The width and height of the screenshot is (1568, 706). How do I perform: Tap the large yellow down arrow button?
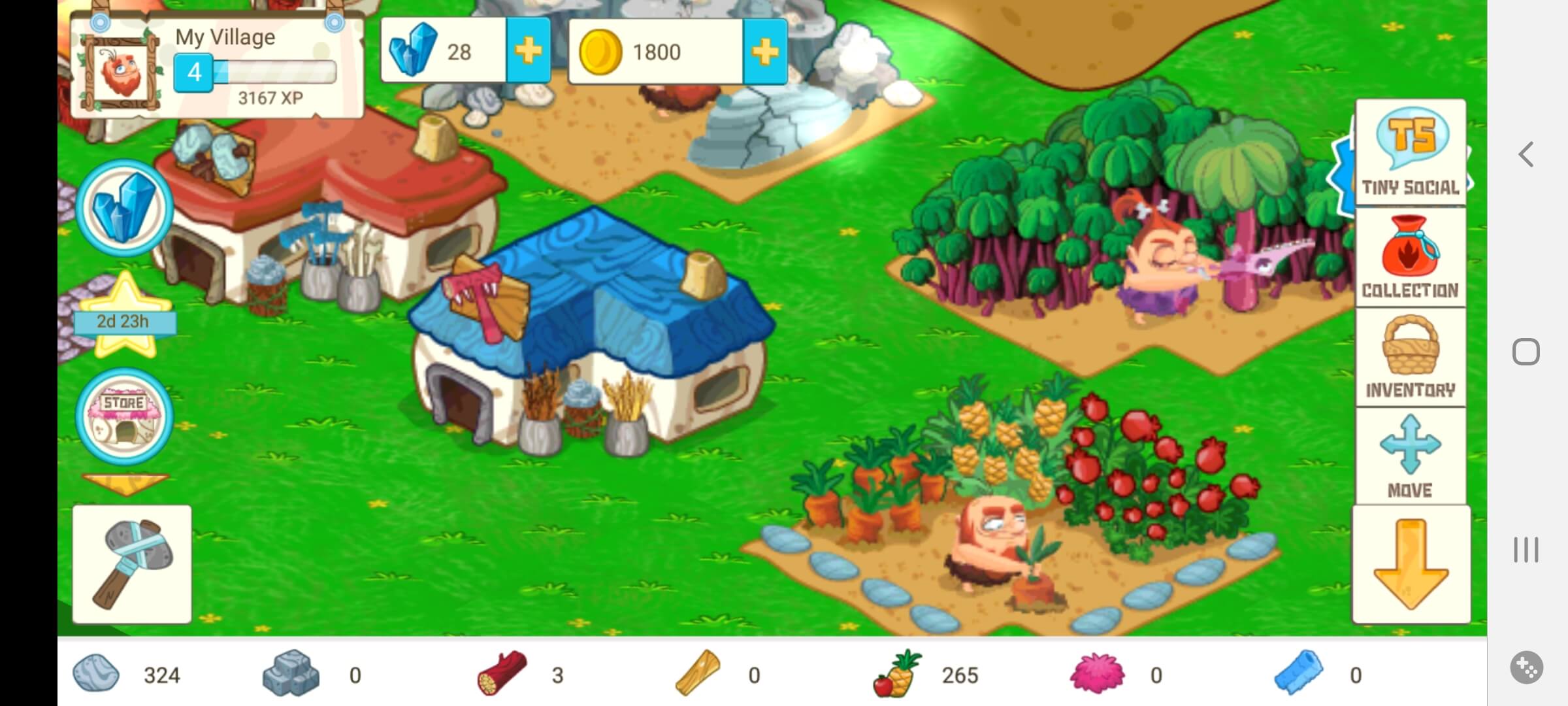click(x=1411, y=563)
